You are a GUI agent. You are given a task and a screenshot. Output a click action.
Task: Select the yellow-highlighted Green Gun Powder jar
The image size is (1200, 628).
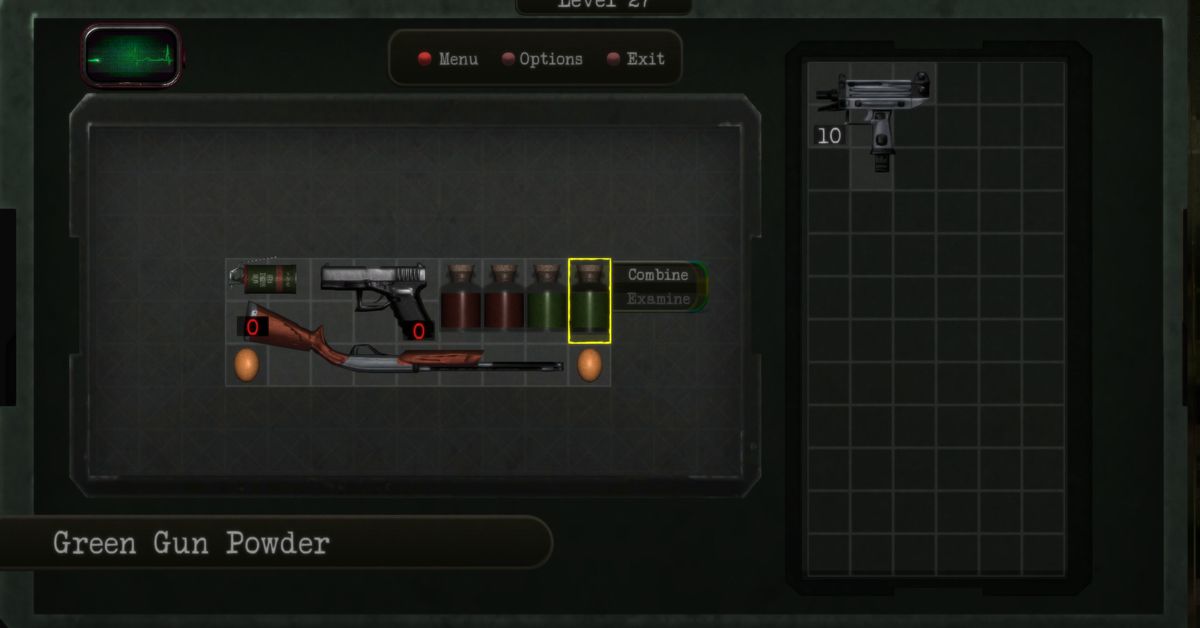coord(589,300)
